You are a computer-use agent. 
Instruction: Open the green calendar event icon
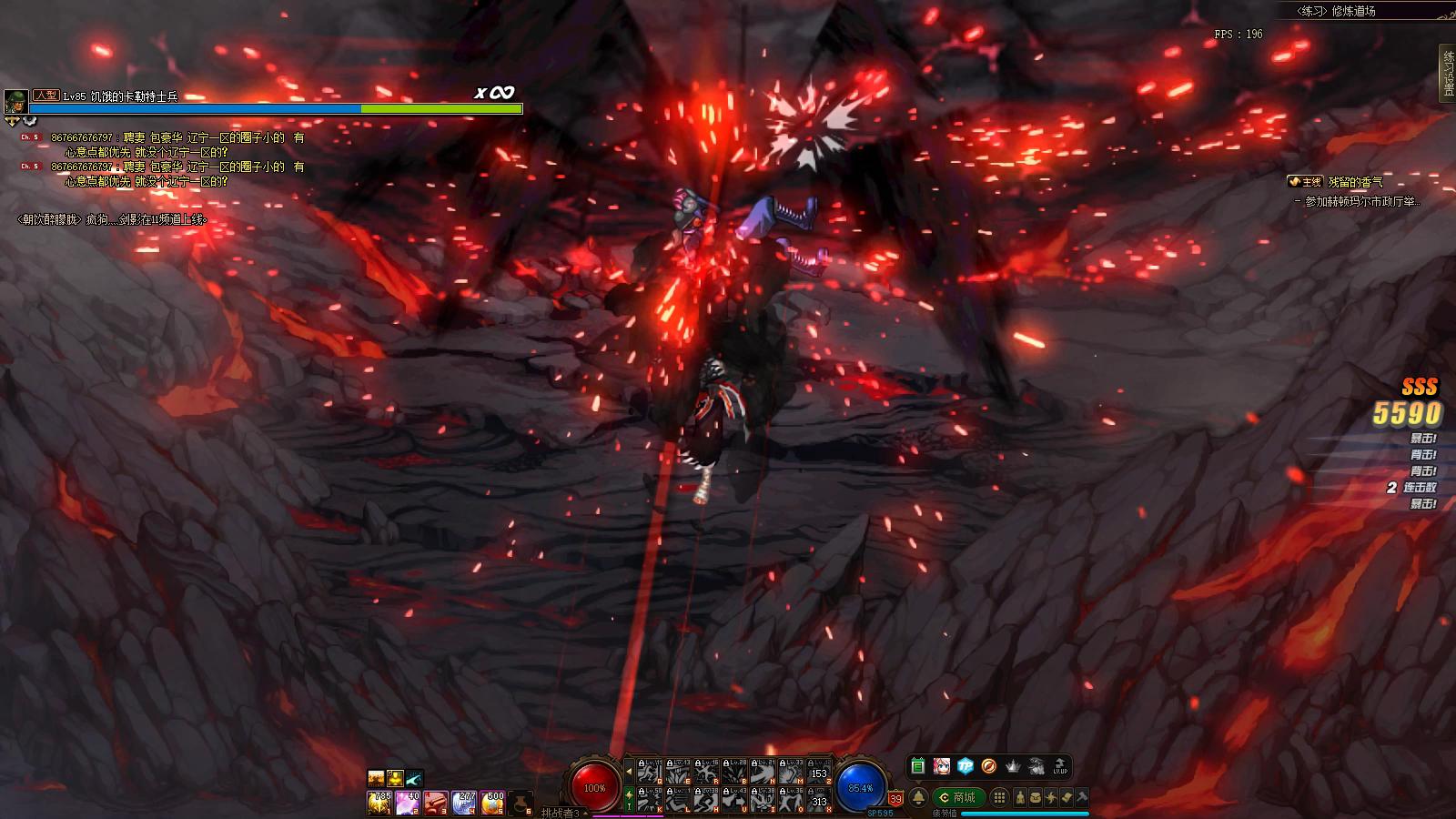[x=917, y=766]
